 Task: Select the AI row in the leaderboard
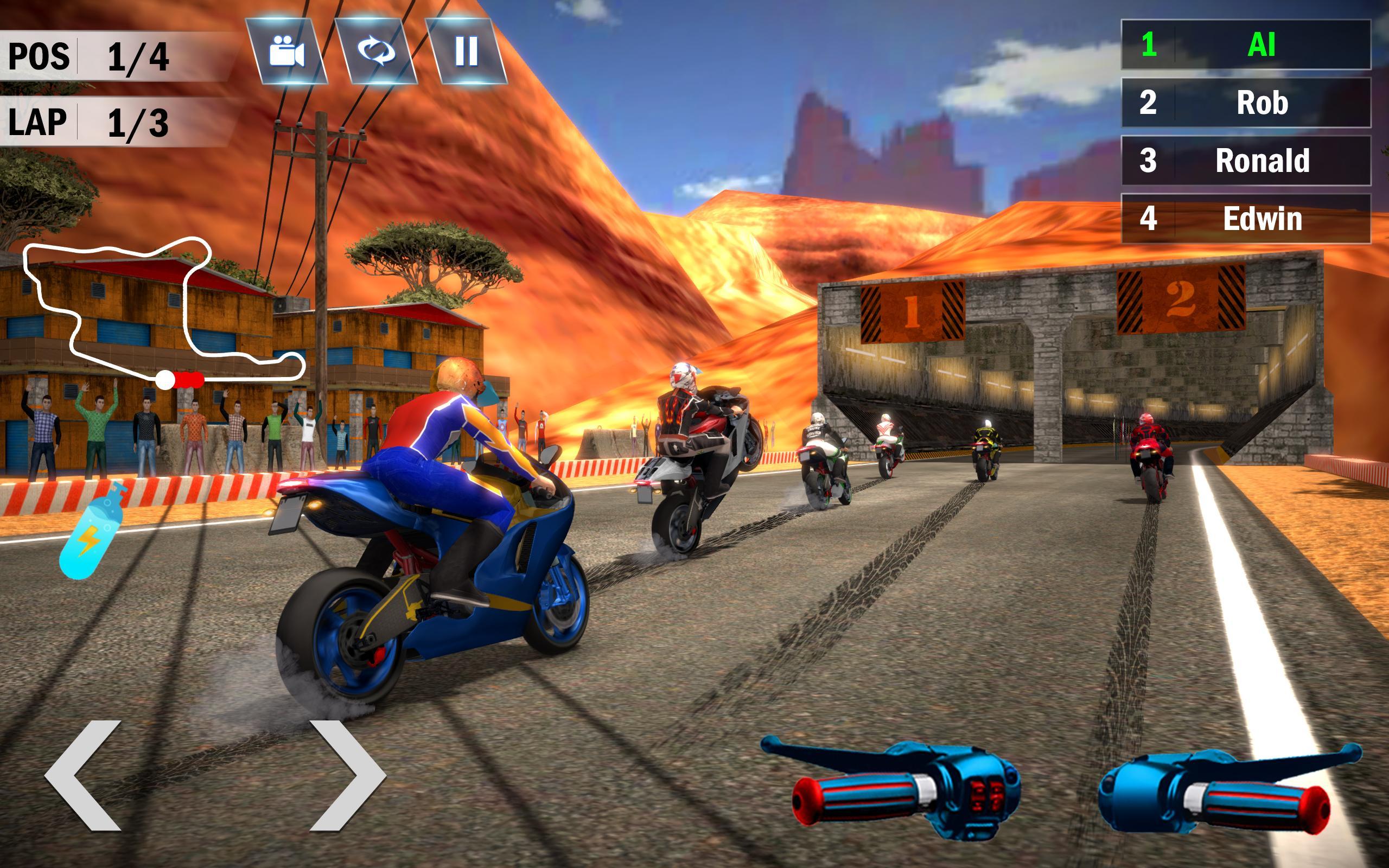point(1246,45)
